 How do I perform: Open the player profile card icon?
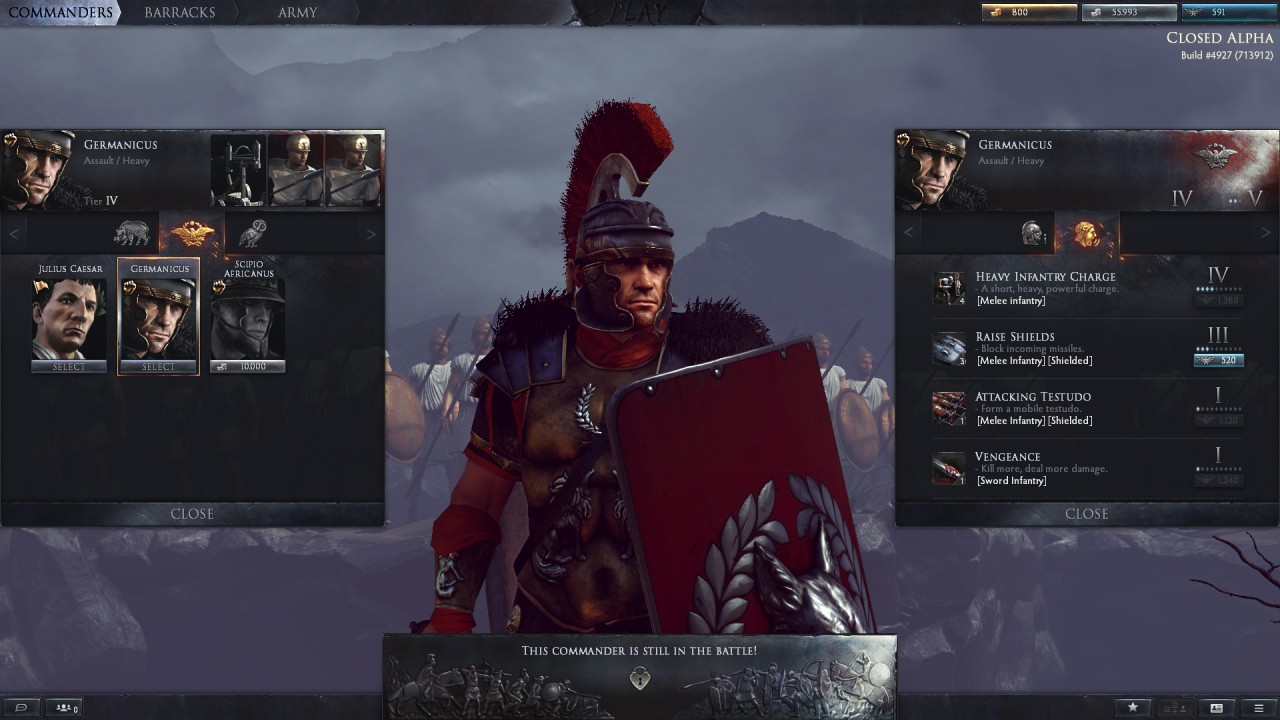point(1216,707)
